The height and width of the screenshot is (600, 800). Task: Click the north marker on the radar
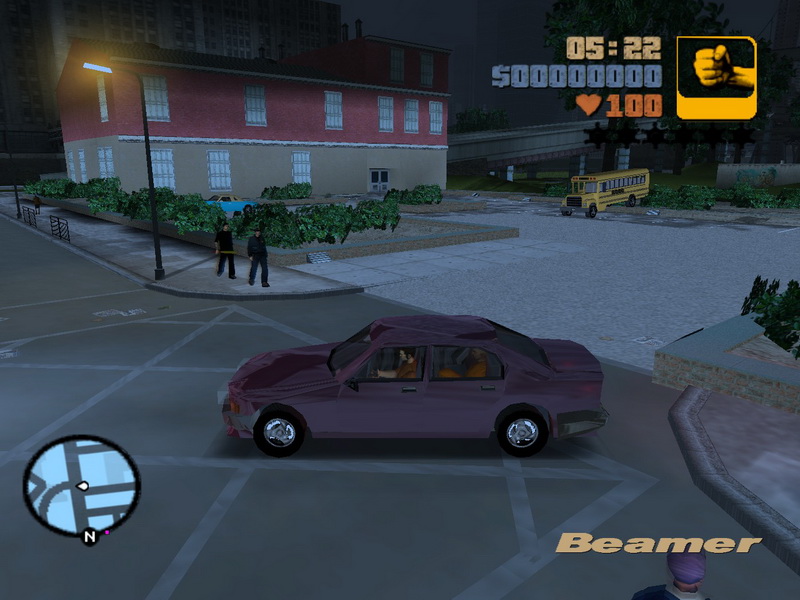pos(89,538)
